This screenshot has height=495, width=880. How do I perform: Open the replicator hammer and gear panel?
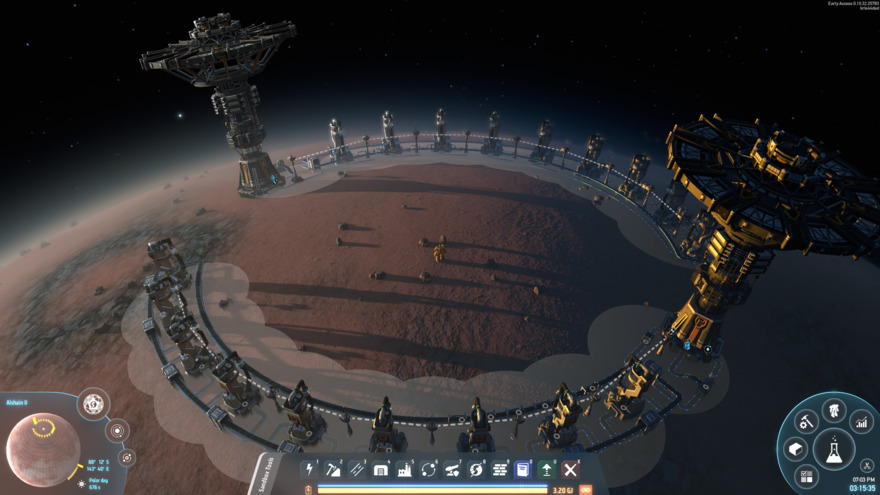(x=806, y=422)
